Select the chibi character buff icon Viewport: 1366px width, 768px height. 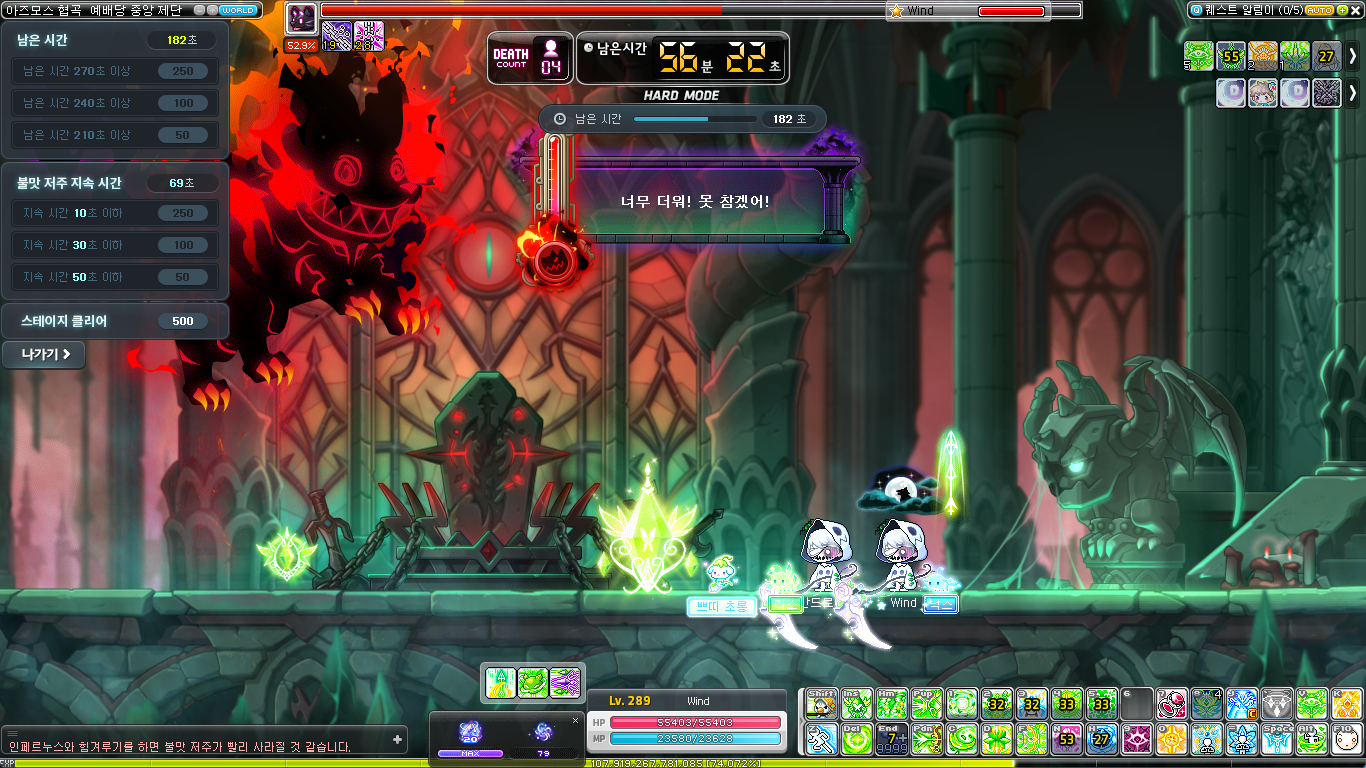click(x=1262, y=93)
